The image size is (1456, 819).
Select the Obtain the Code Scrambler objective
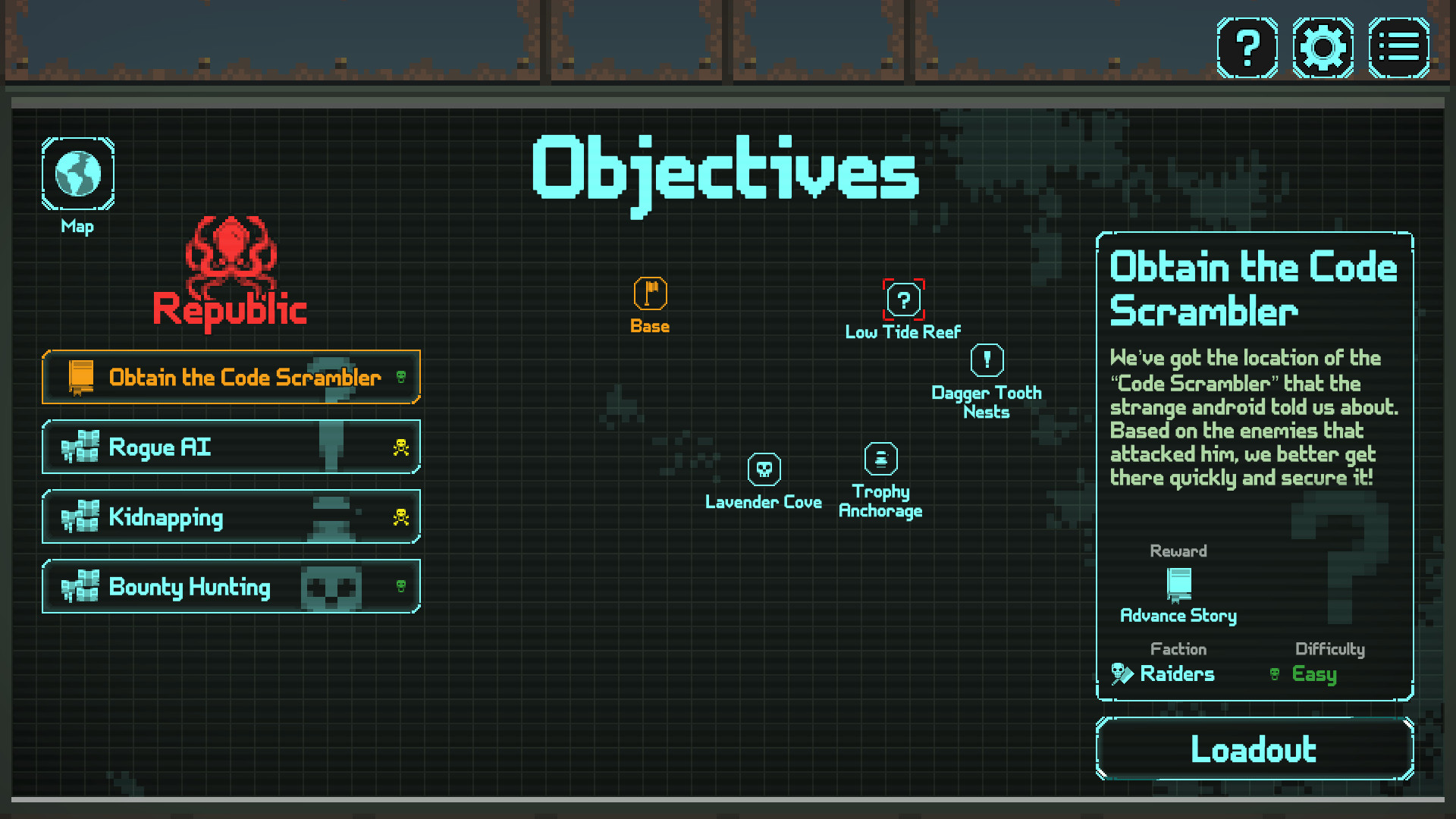[231, 377]
